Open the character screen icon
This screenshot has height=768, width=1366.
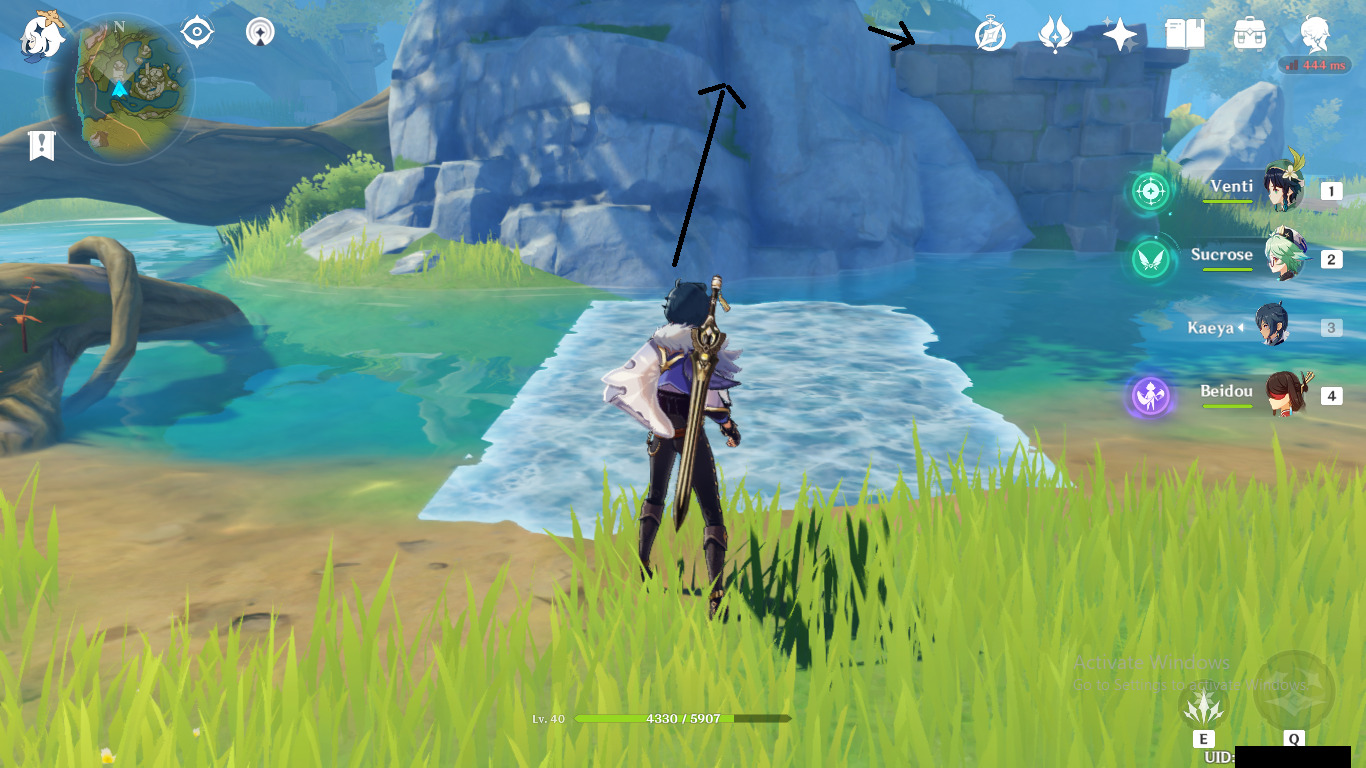1315,36
